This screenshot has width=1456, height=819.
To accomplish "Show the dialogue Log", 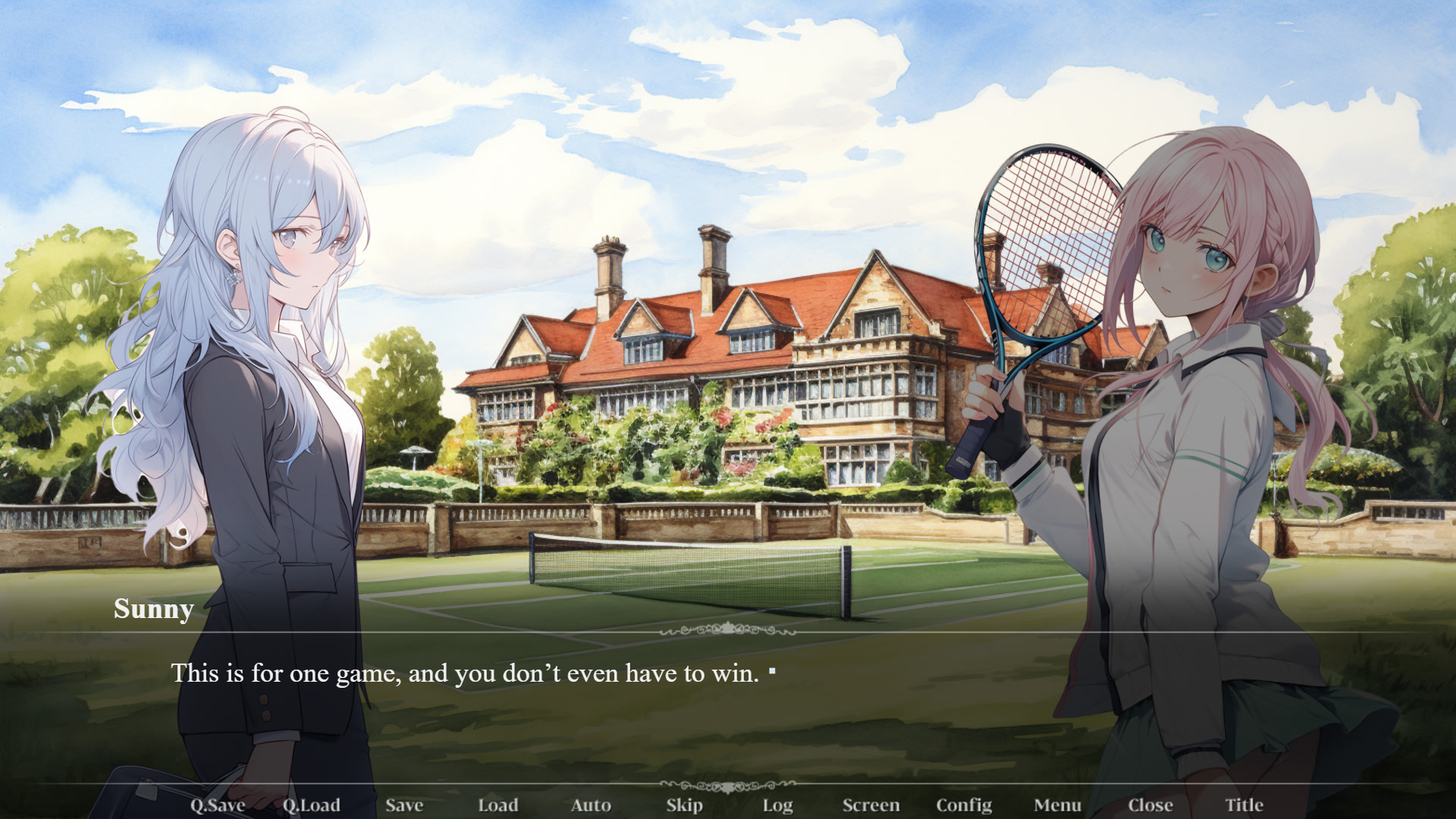I will click(777, 805).
